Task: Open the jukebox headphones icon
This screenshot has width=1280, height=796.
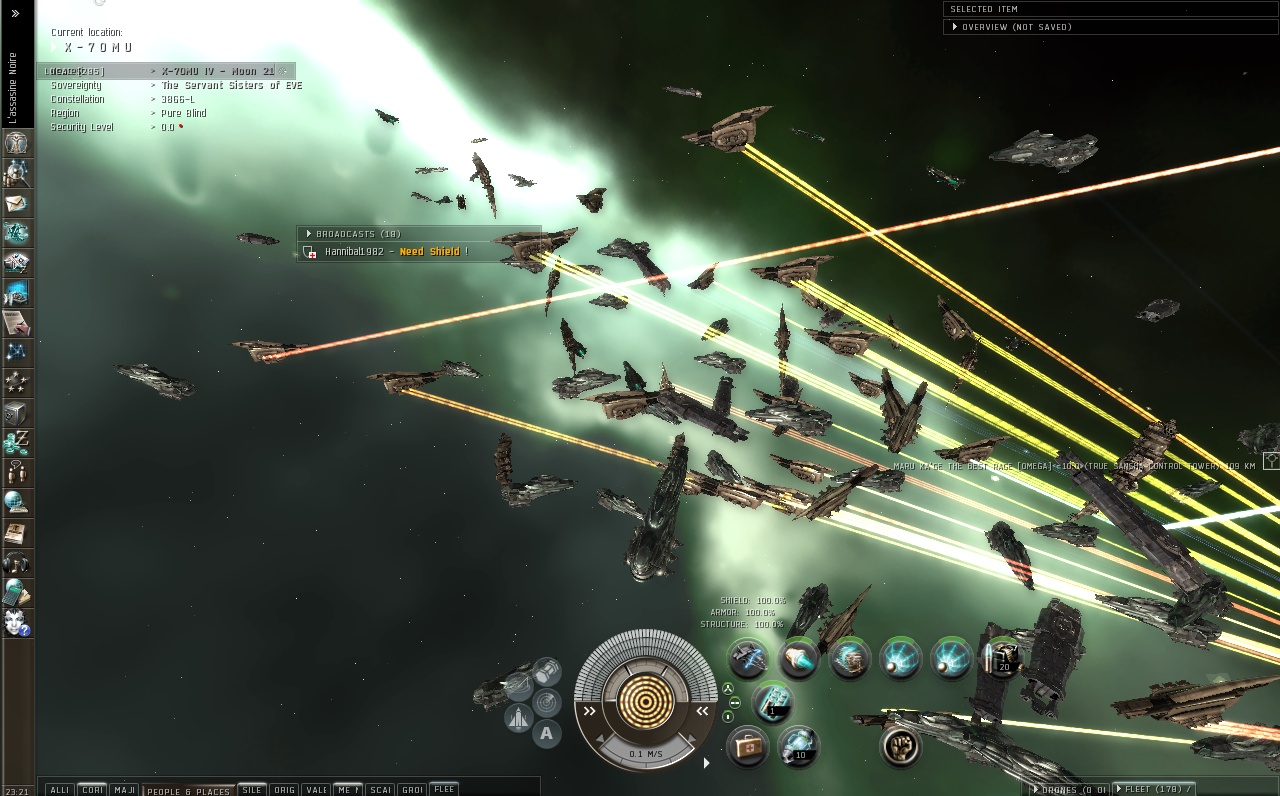Action: click(x=17, y=563)
